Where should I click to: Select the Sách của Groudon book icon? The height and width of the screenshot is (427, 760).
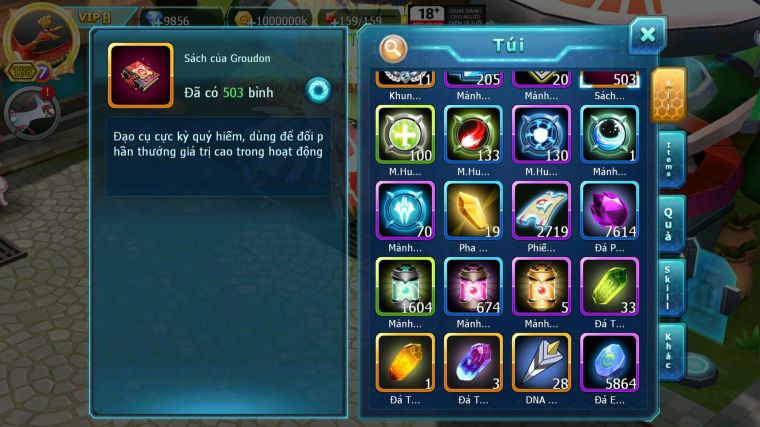point(140,76)
